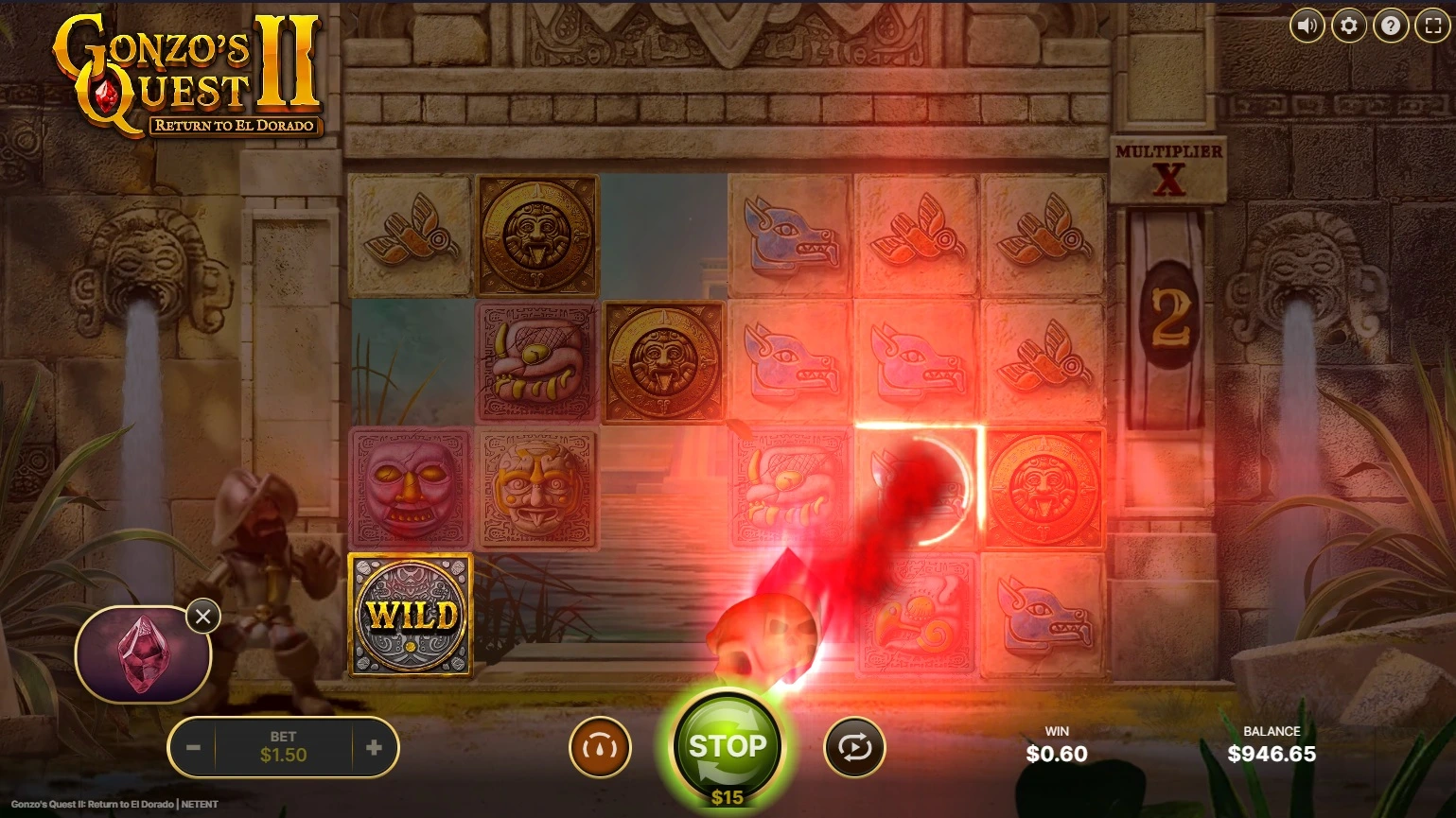Toggle the quick spin turbo button
Image resolution: width=1456 pixels, height=818 pixels.
tap(600, 748)
